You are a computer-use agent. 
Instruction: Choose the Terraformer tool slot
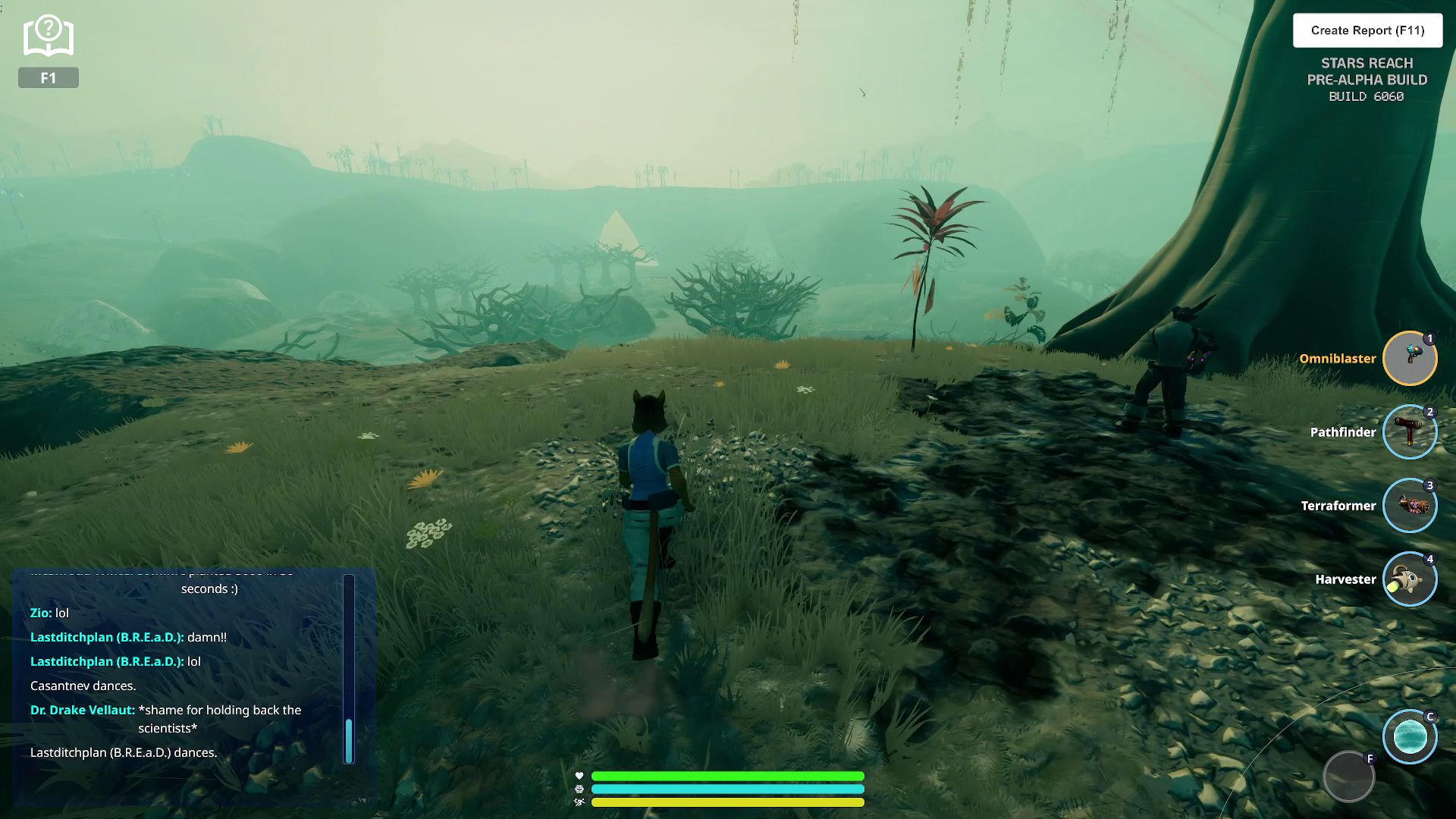1410,506
